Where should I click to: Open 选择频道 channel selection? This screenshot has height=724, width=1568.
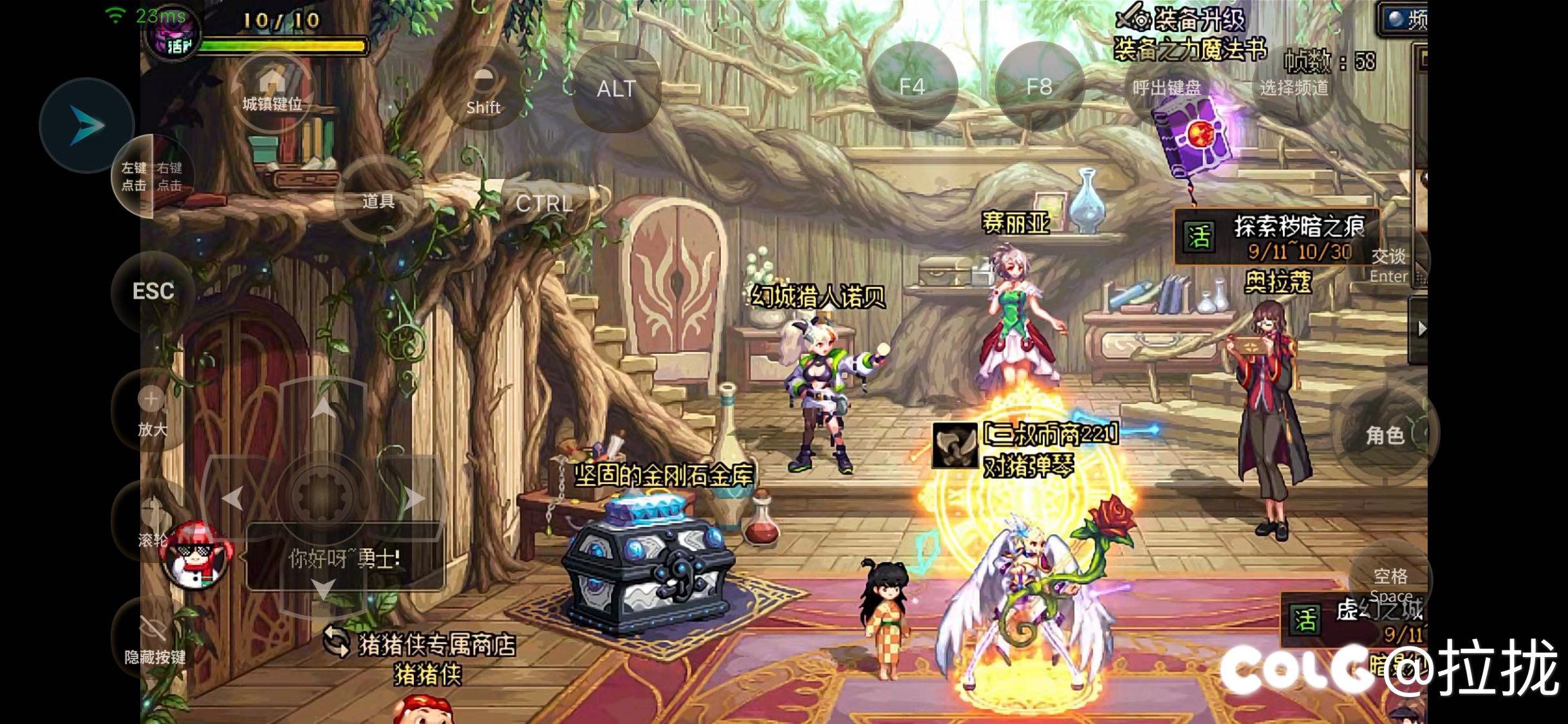tap(1294, 88)
